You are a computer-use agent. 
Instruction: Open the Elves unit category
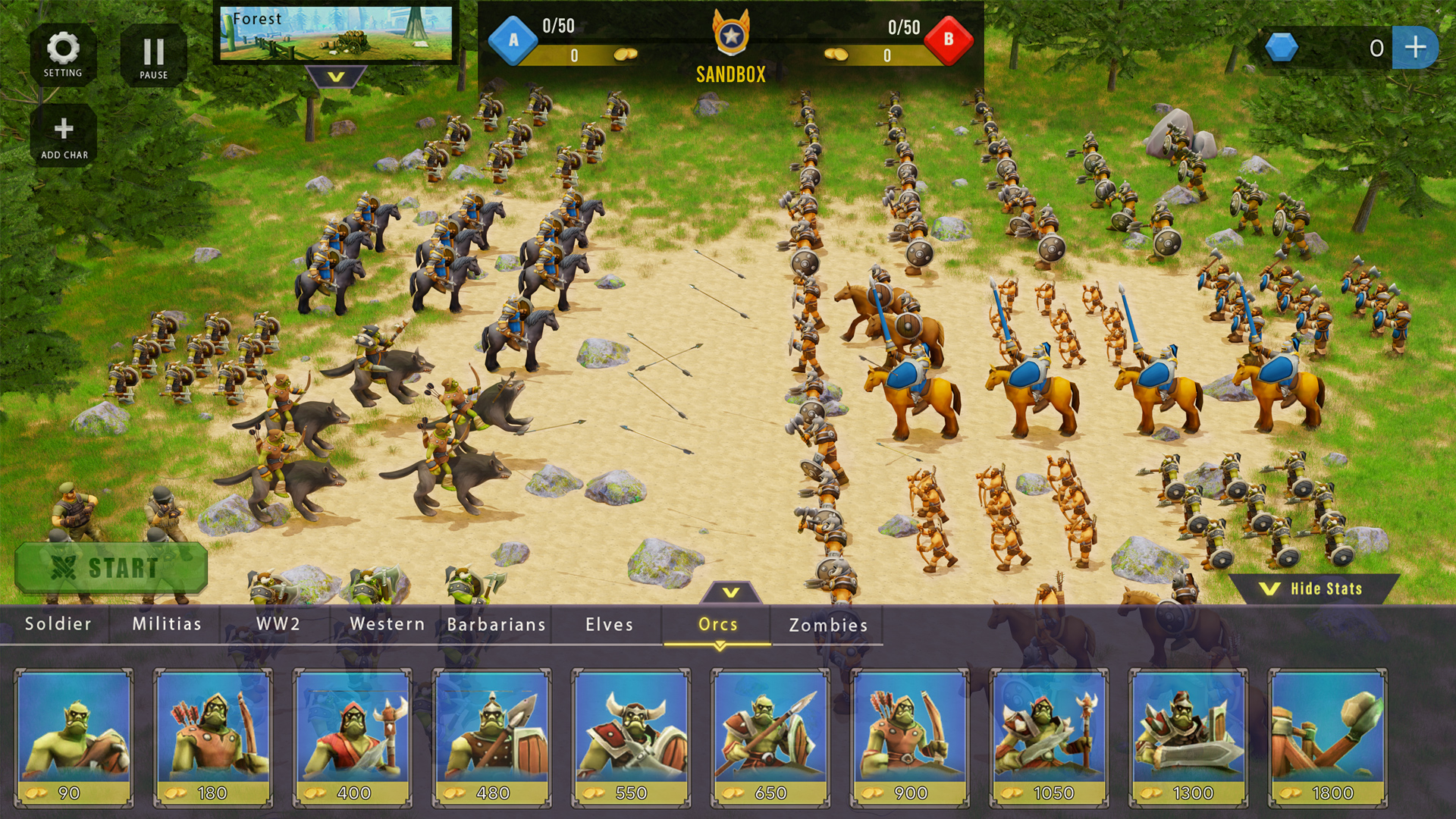pos(608,625)
